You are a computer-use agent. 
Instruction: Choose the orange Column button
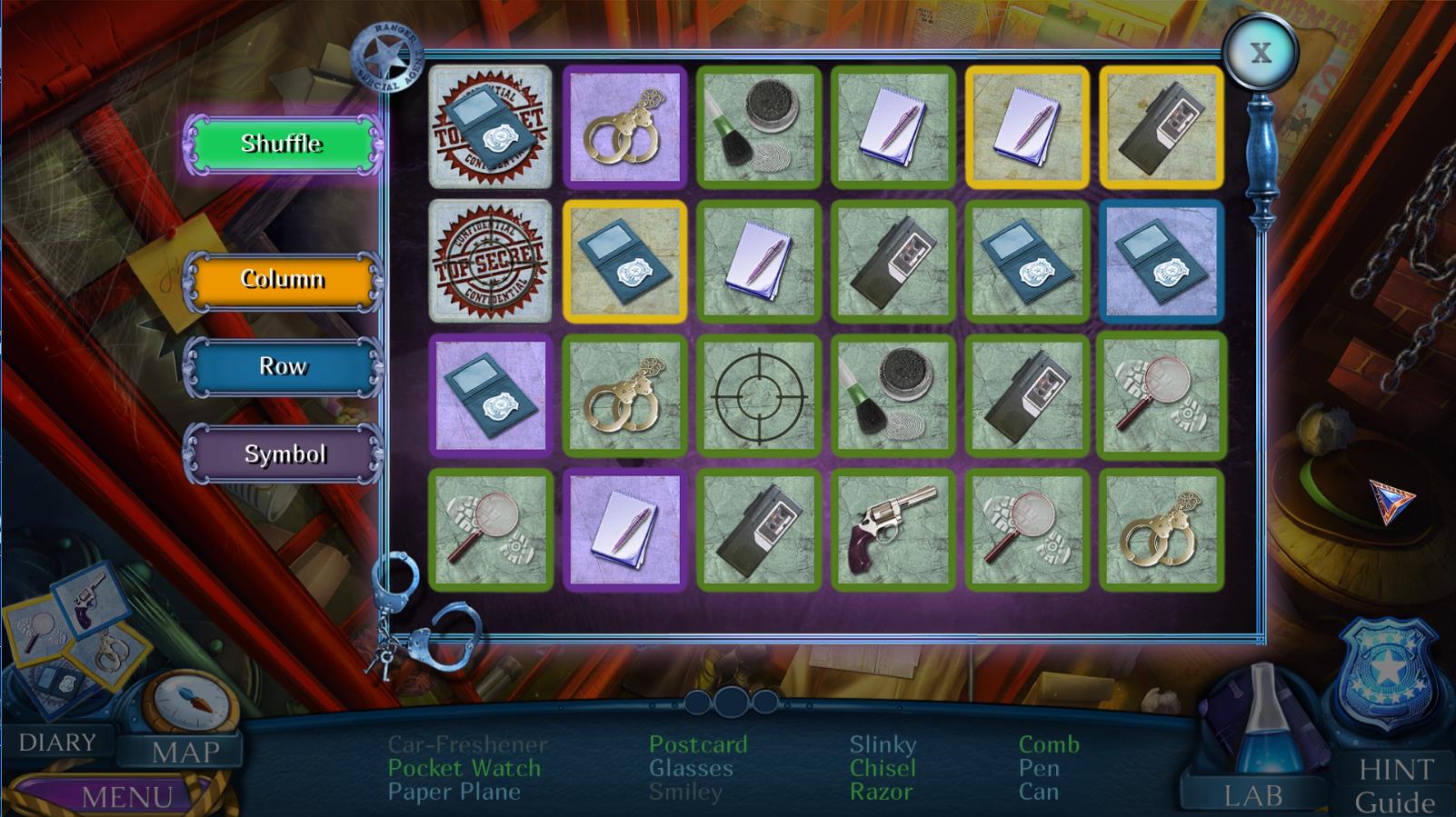282,279
